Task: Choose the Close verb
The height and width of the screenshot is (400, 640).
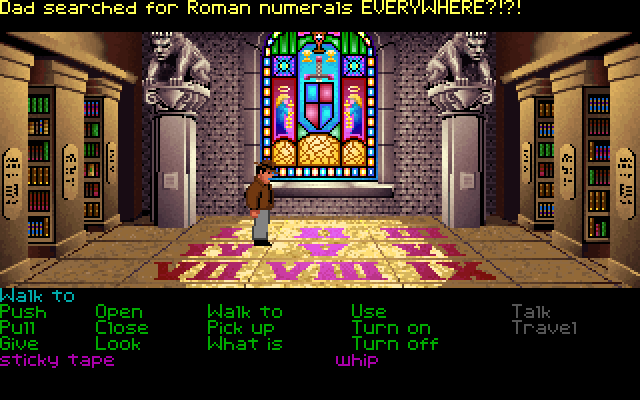Action: click(x=122, y=328)
